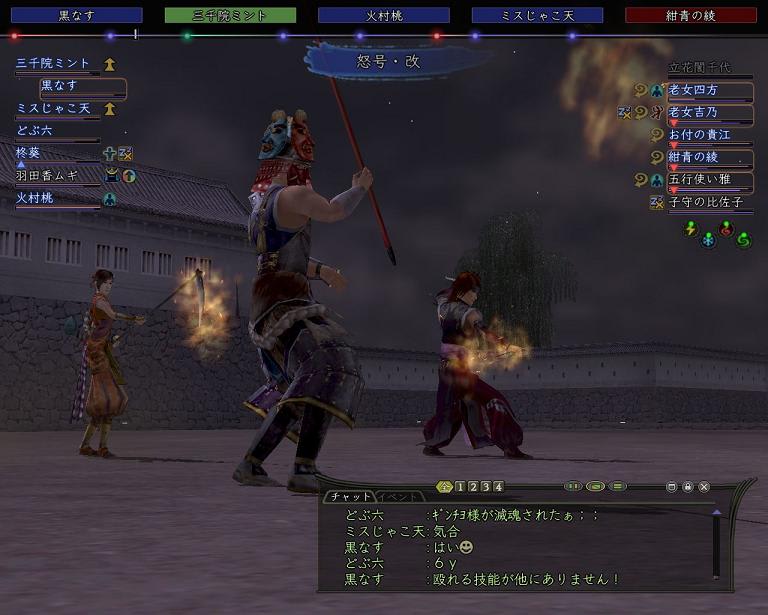Open the イベント tab
The image size is (768, 615).
[398, 497]
